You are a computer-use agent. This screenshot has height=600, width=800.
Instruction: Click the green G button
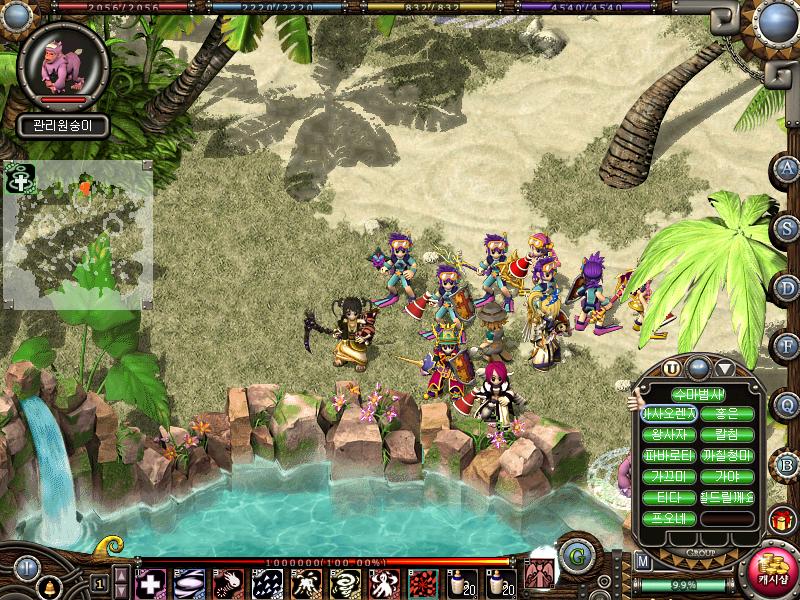tap(575, 556)
